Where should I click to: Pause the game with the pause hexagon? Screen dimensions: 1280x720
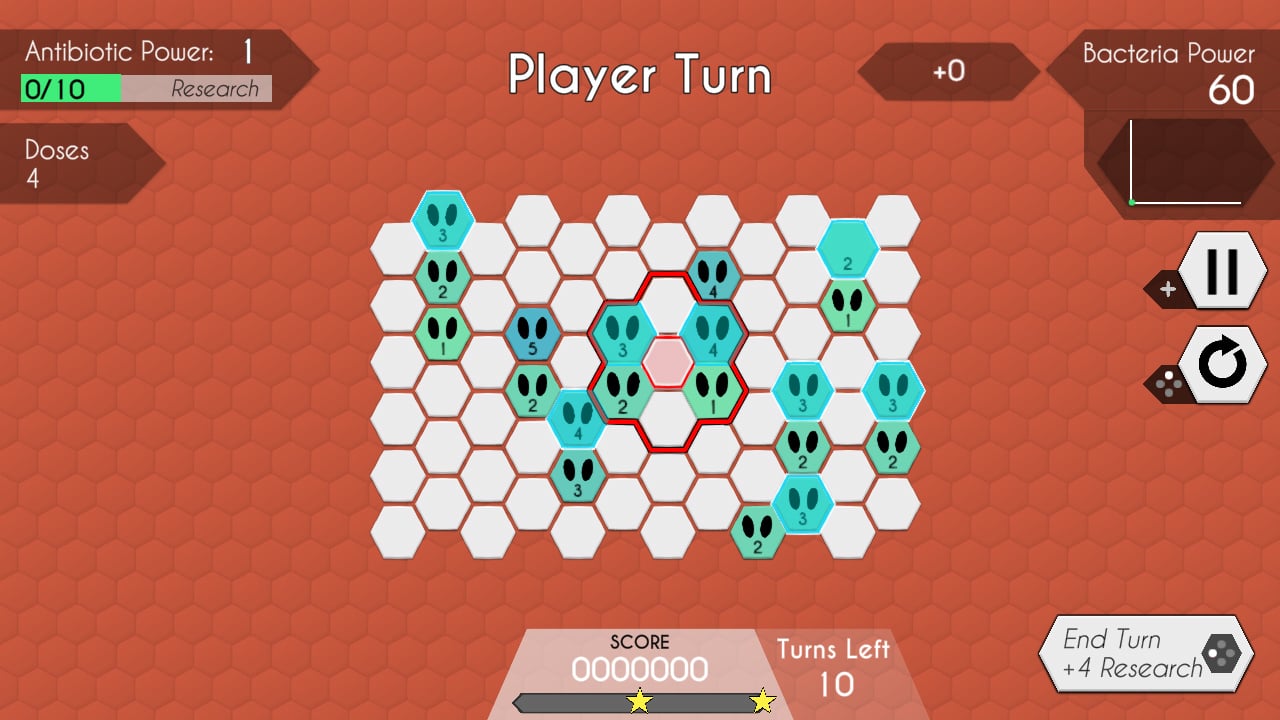1224,270
